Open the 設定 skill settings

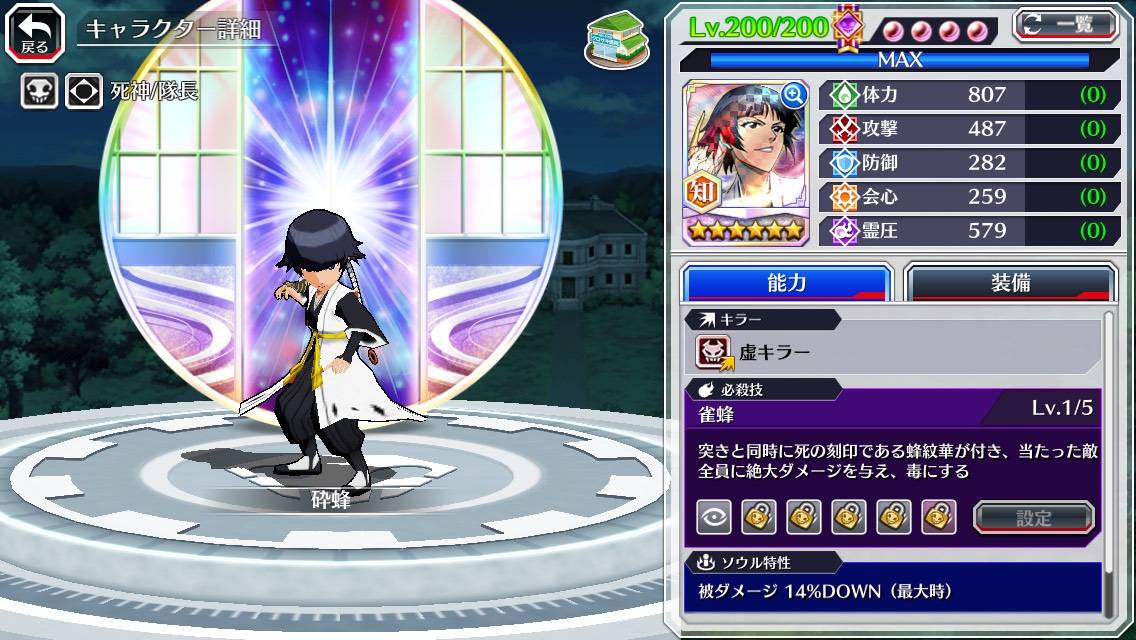(1034, 517)
